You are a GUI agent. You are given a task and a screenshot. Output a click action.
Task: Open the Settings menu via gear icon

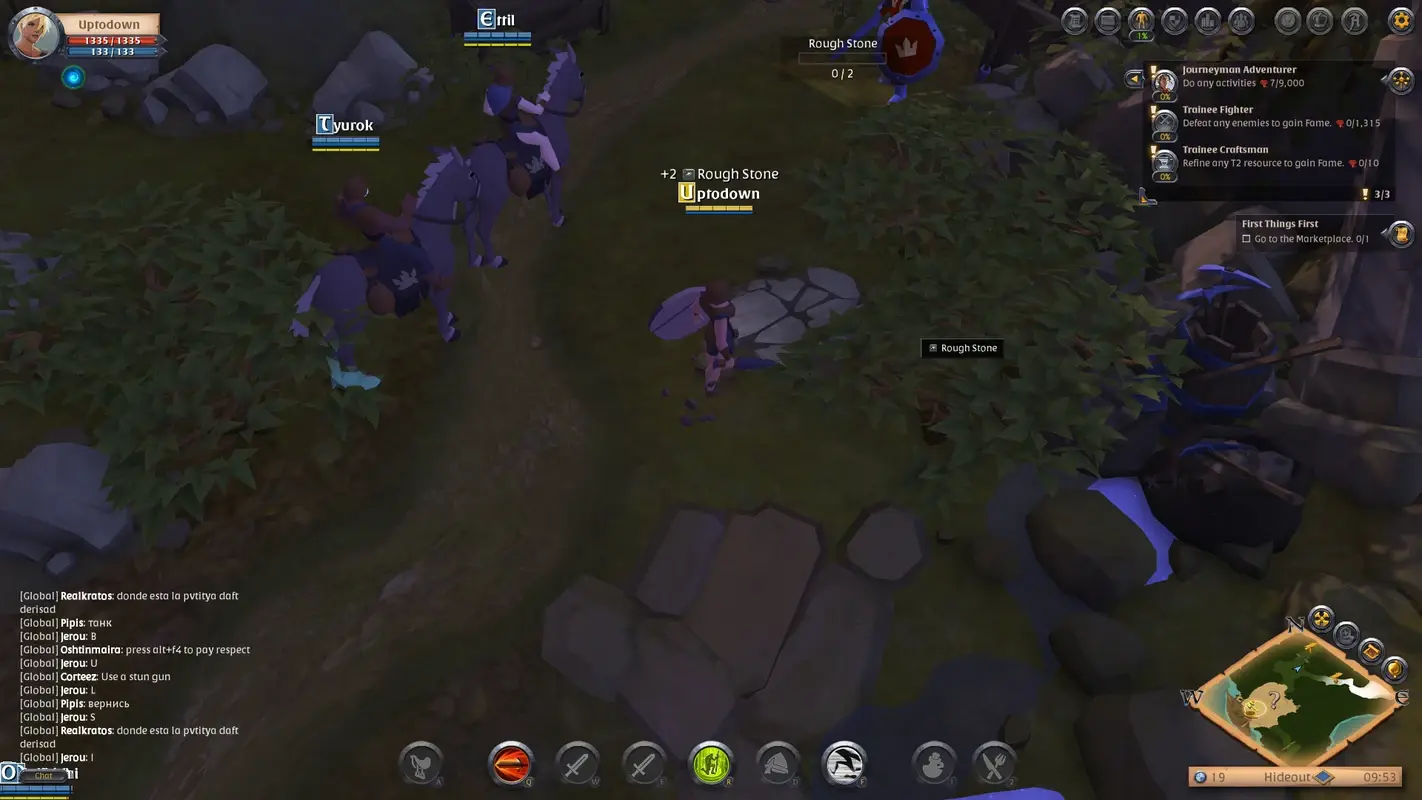tap(1400, 19)
